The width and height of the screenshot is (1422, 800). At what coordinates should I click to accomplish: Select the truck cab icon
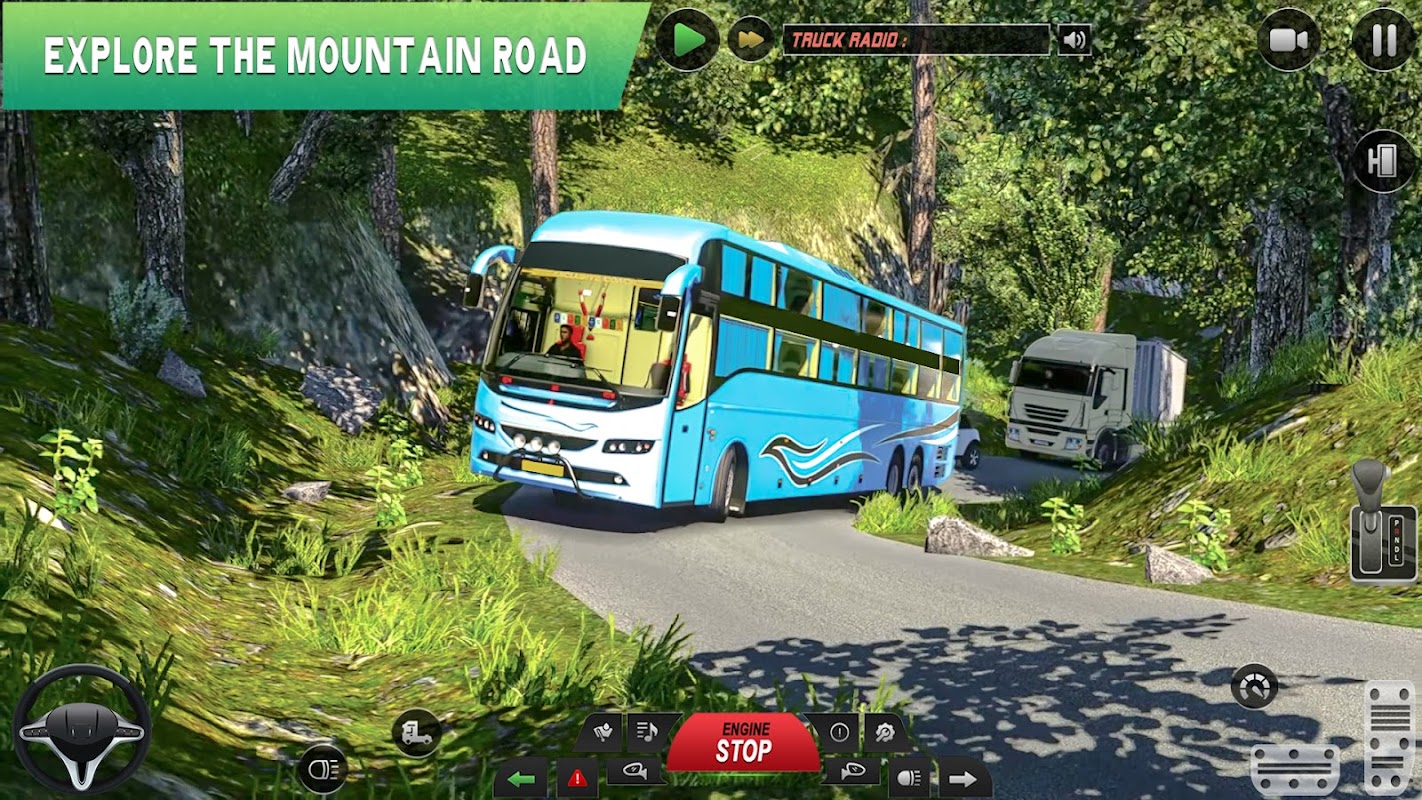click(x=416, y=733)
